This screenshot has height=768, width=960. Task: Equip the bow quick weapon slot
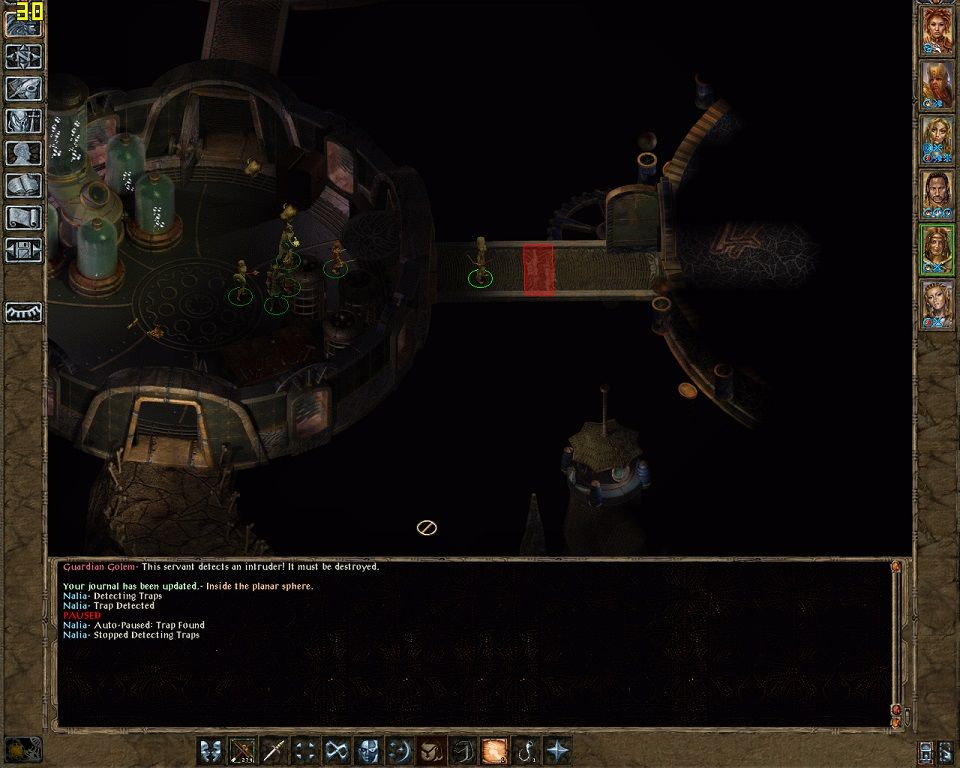click(x=242, y=750)
